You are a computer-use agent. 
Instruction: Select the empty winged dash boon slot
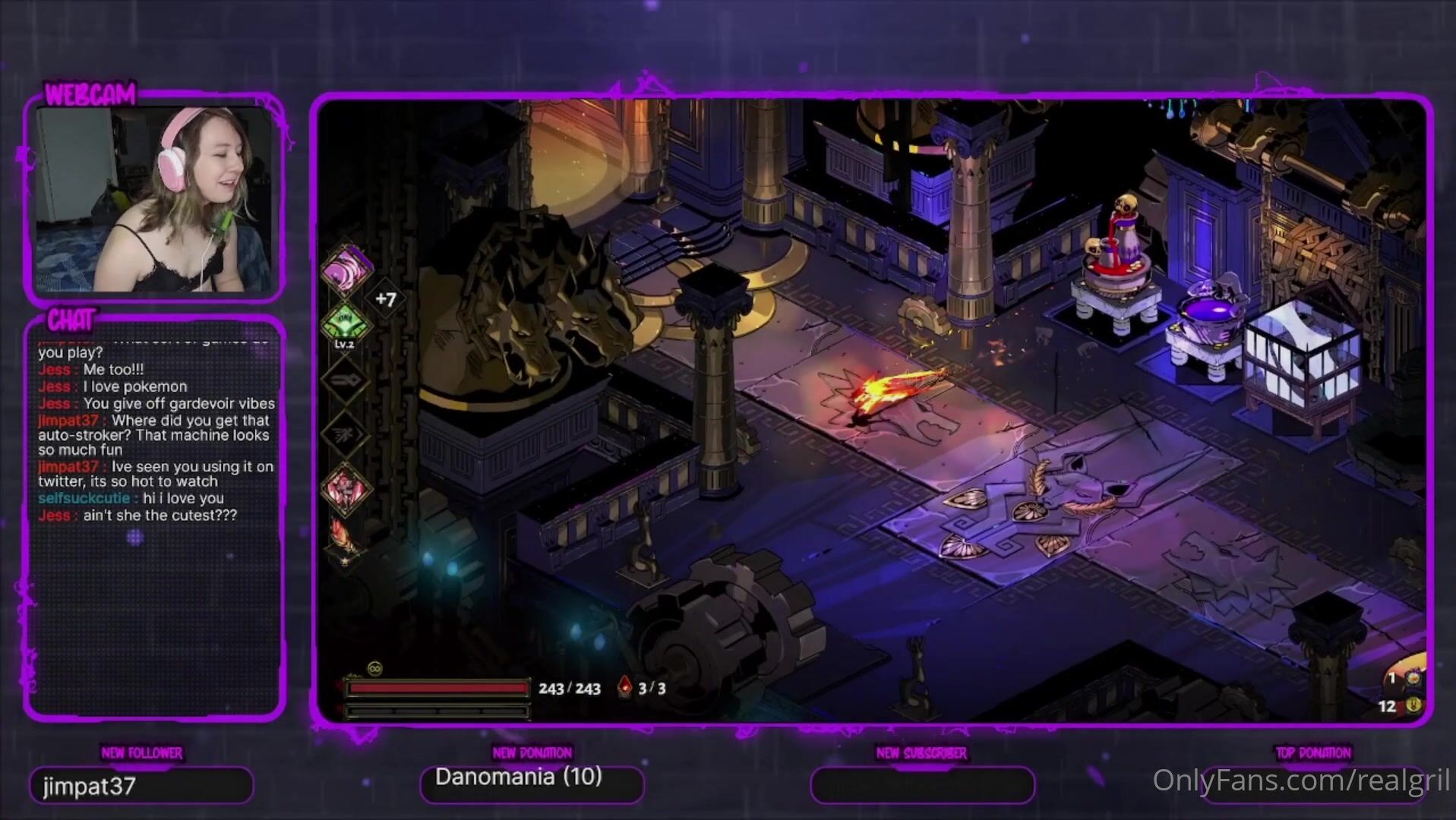(346, 434)
